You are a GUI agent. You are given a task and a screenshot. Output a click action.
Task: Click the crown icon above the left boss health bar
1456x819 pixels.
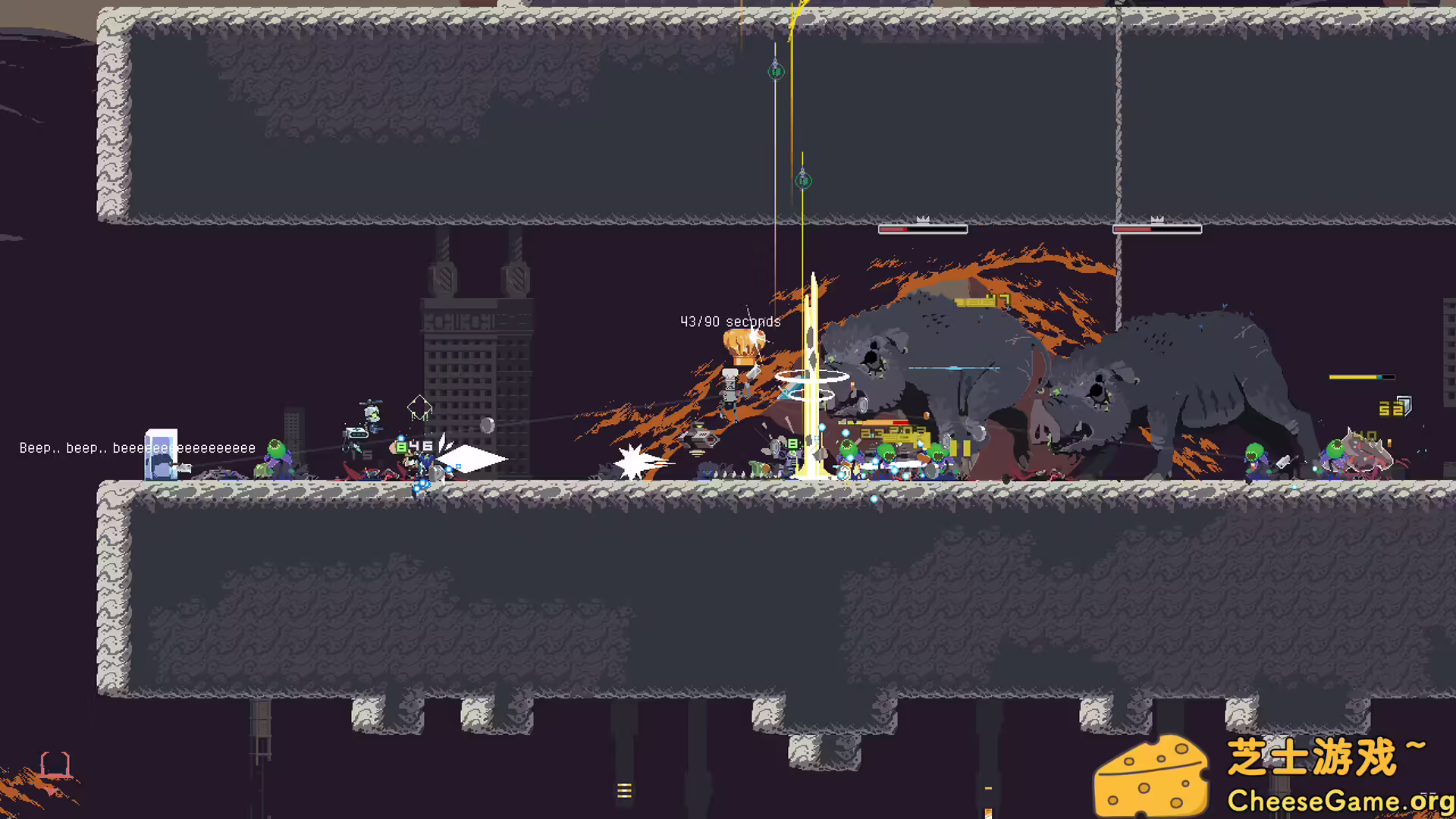(922, 218)
